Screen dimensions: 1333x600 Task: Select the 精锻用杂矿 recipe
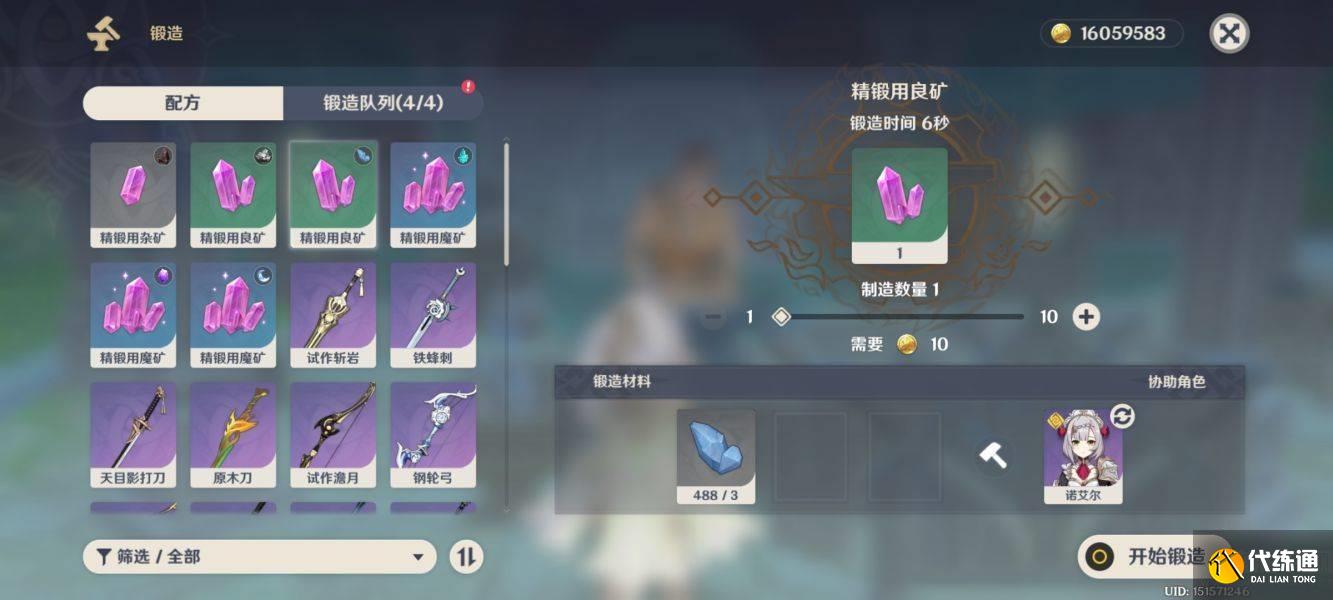click(x=133, y=194)
